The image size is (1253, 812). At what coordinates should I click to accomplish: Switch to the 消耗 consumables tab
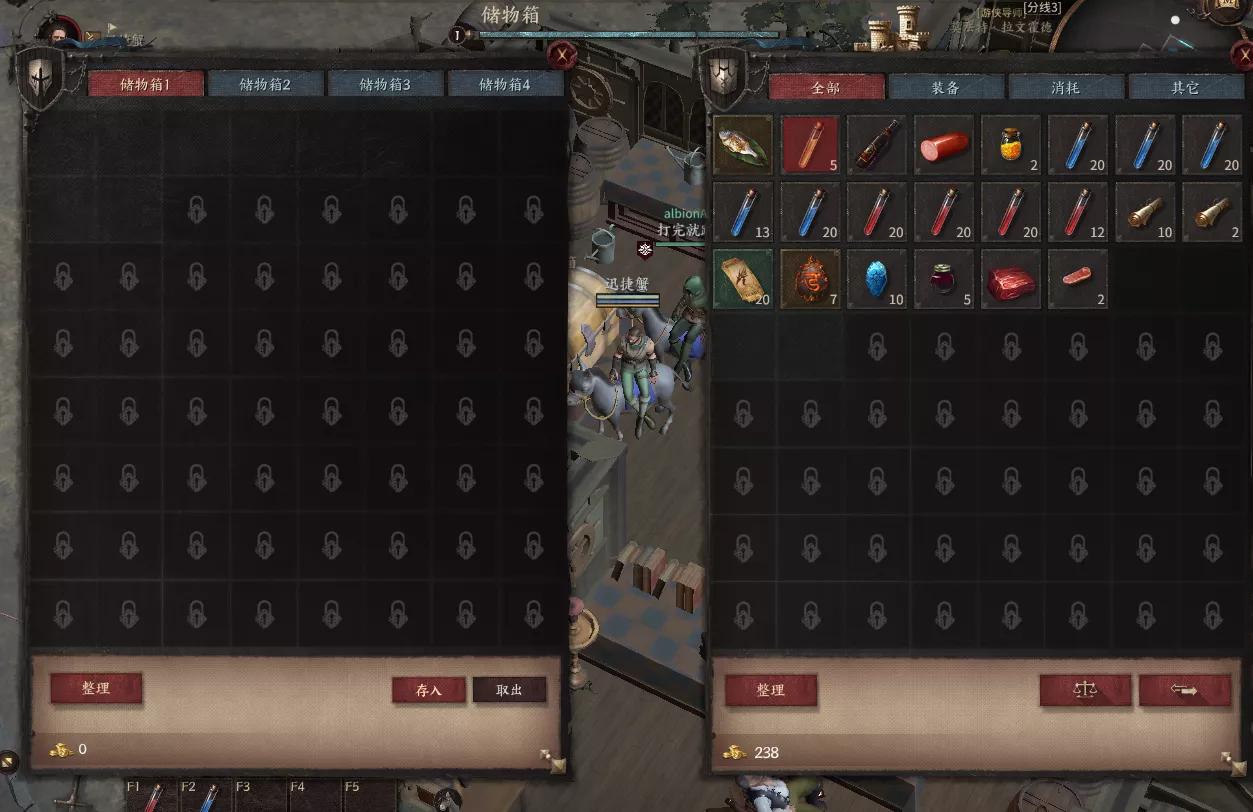(x=1066, y=88)
